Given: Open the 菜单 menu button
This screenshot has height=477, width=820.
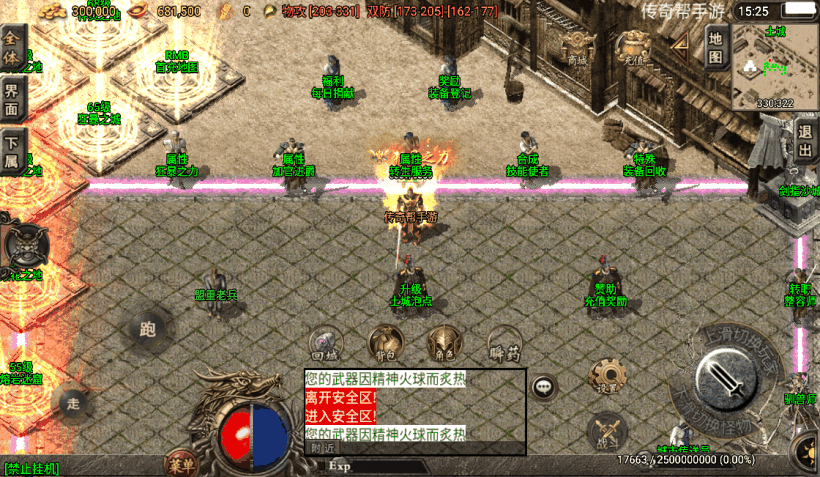Looking at the screenshot, I should (182, 464).
